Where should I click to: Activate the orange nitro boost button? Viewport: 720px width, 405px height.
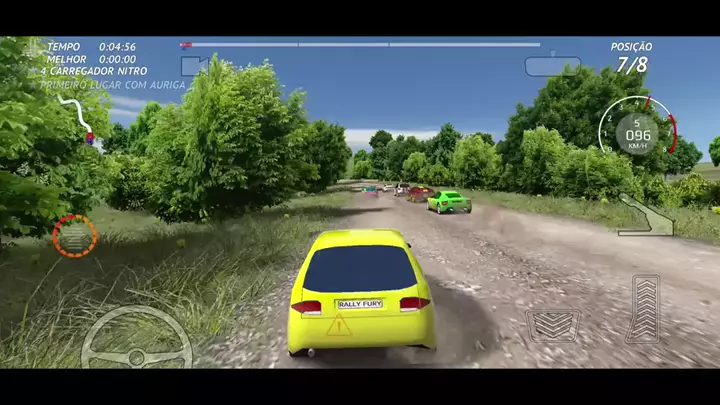click(x=75, y=236)
